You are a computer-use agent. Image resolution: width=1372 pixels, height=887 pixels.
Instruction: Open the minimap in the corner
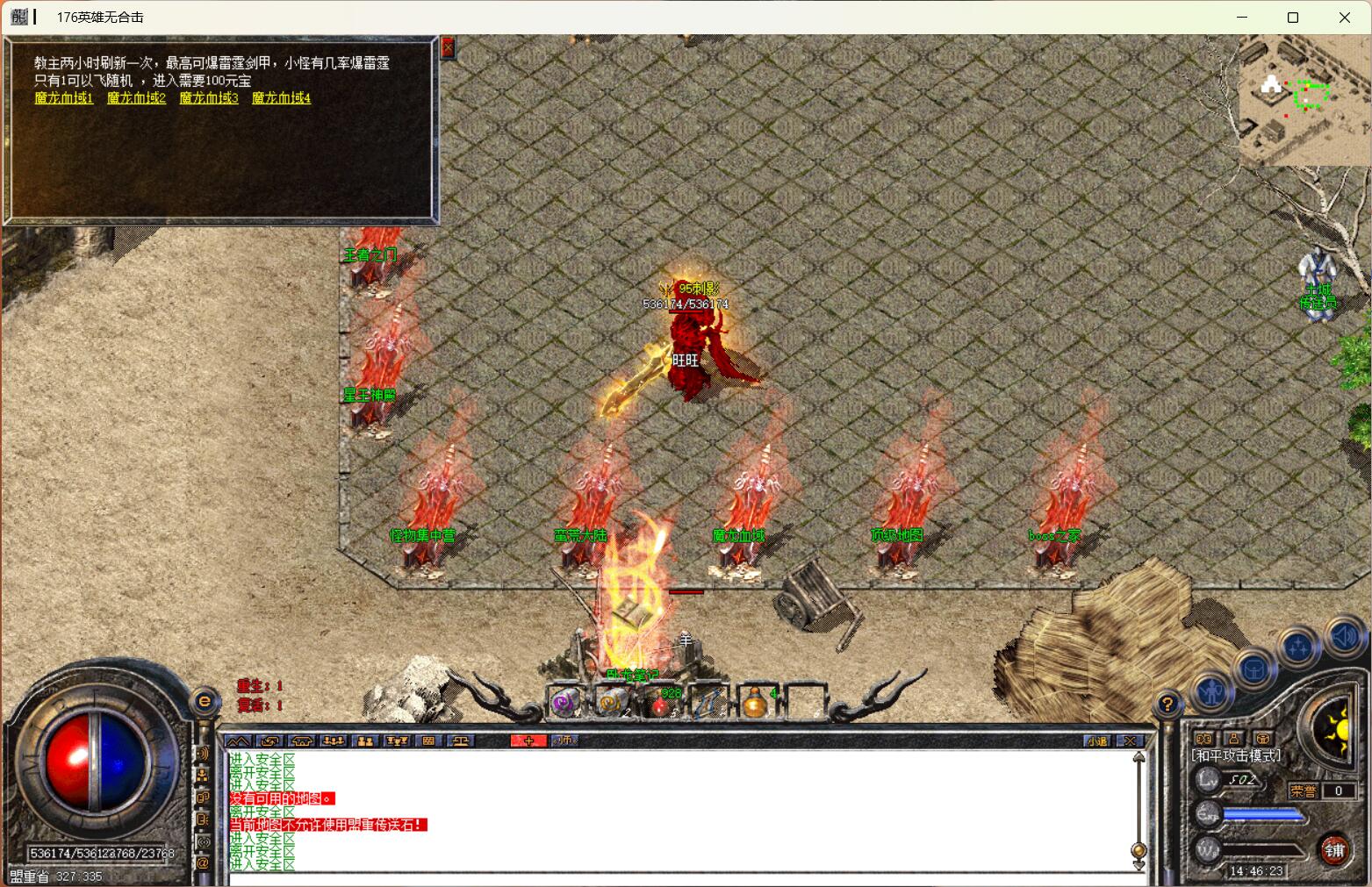[x=1304, y=99]
